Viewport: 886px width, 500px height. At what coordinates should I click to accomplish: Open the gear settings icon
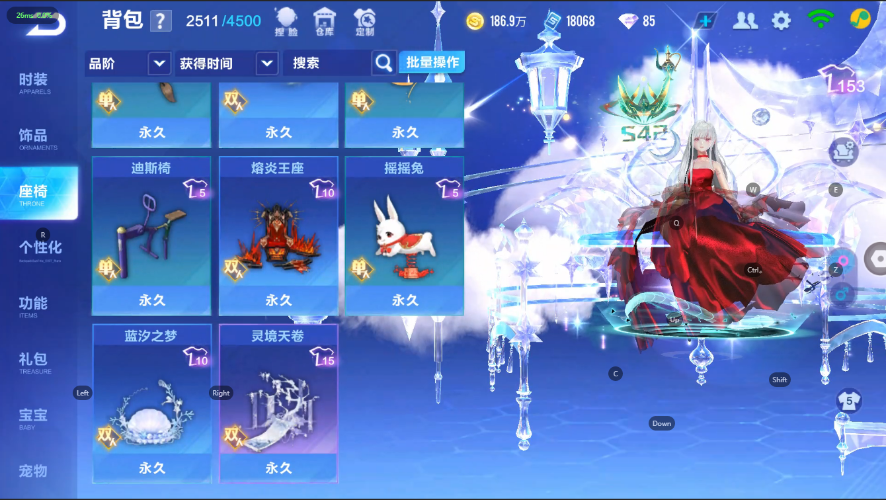click(781, 20)
